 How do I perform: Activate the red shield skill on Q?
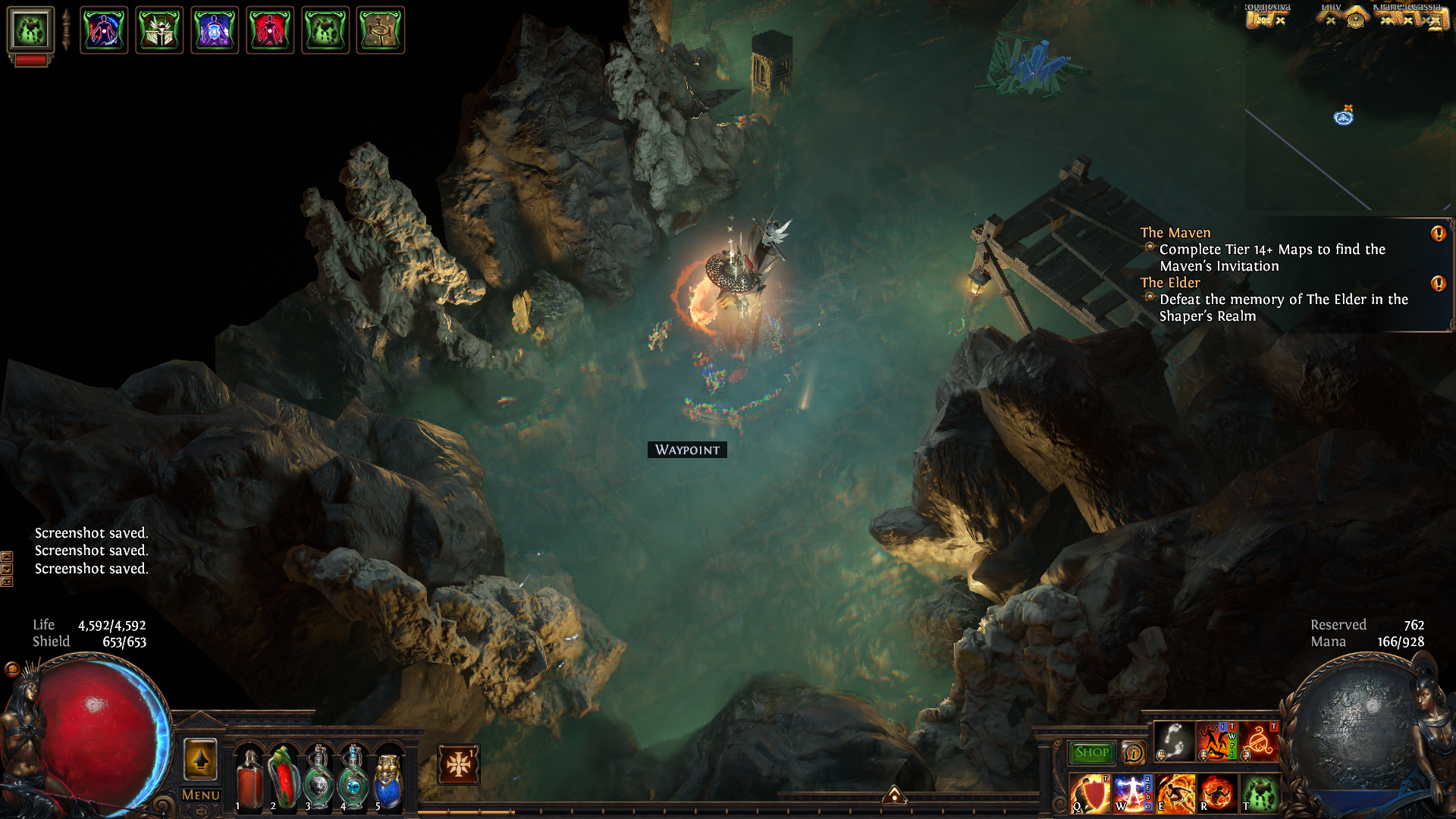point(1090,793)
